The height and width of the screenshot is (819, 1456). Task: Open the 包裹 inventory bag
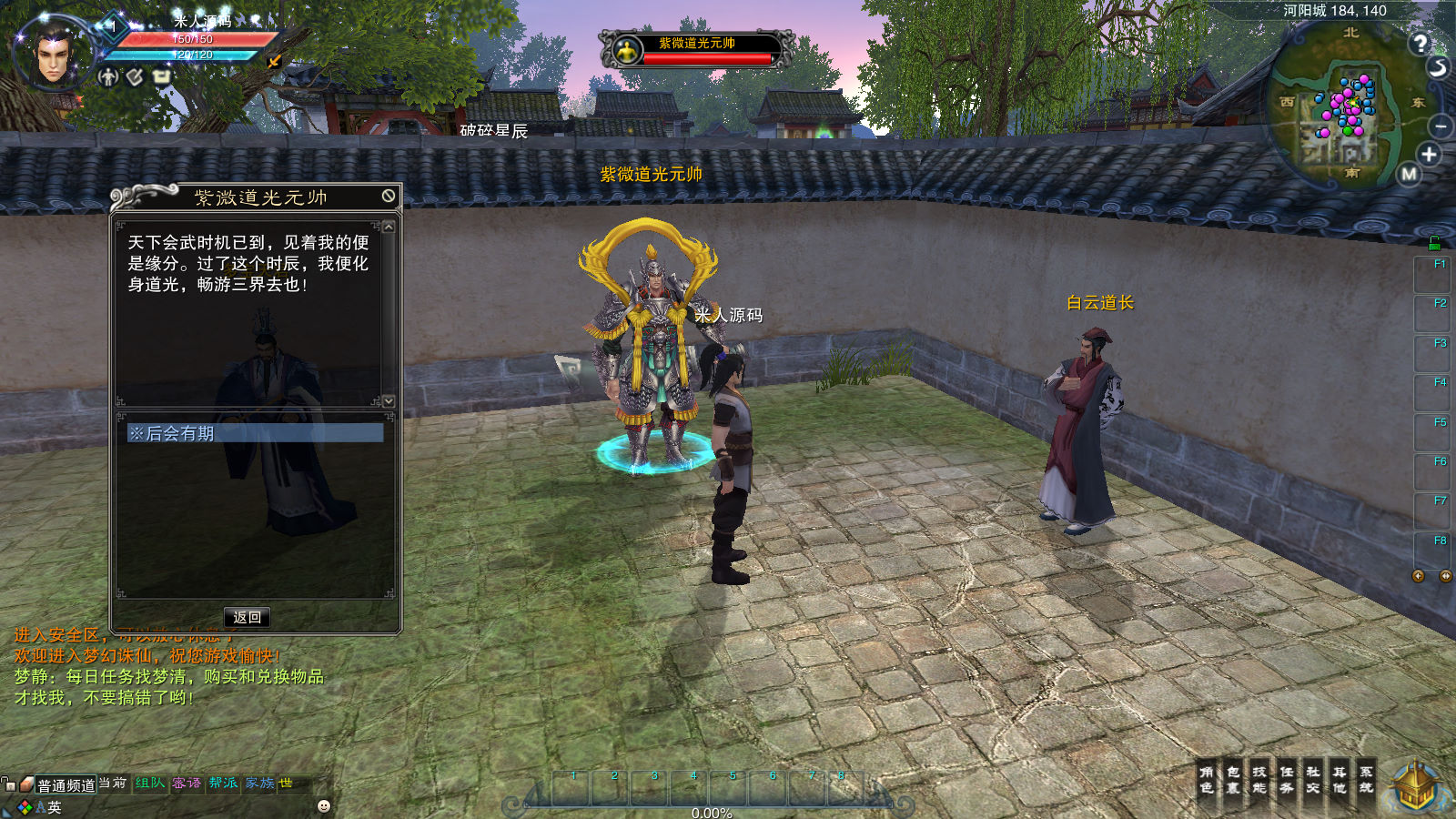[x=1233, y=780]
